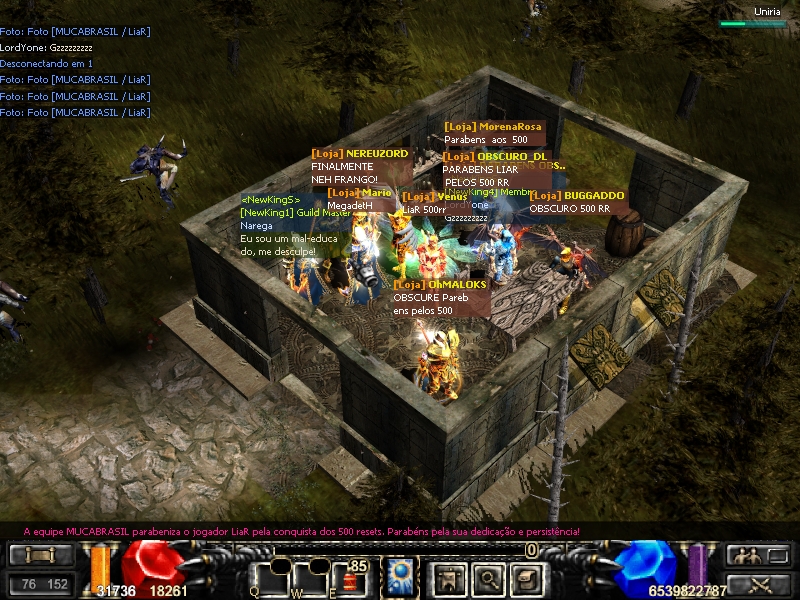The height and width of the screenshot is (600, 800).
Task: Use the red potion in the E slot
Action: pos(350,580)
